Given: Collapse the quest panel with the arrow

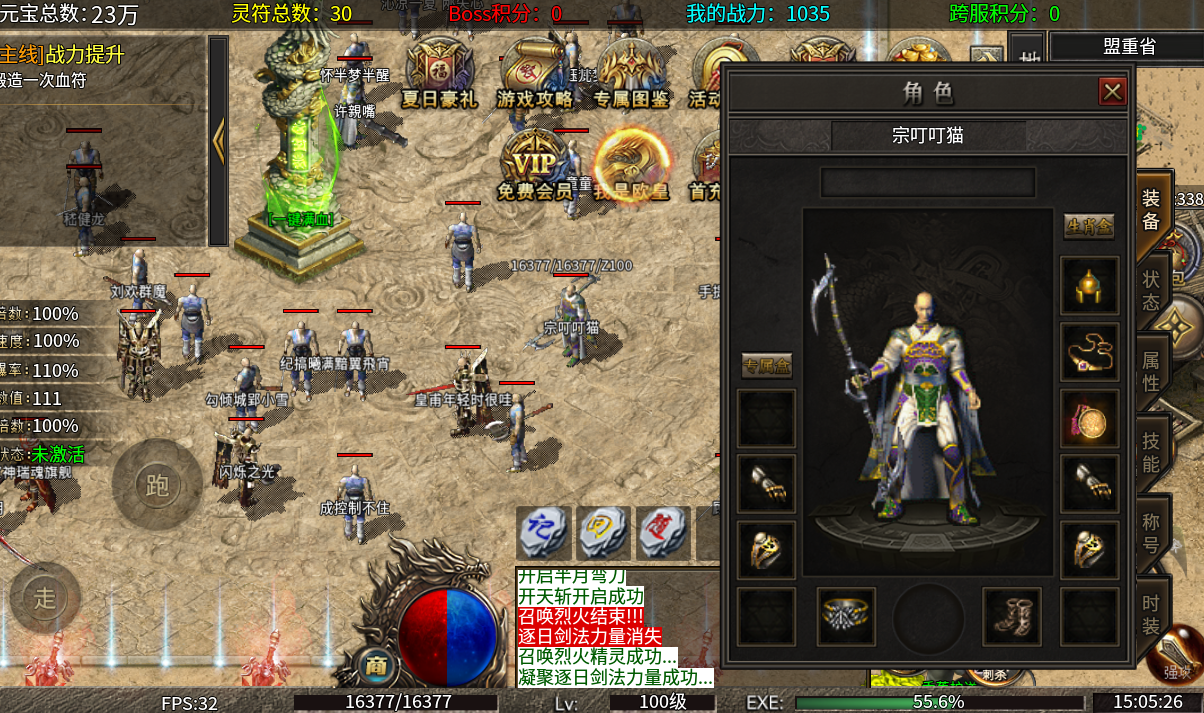Looking at the screenshot, I should pos(218,141).
